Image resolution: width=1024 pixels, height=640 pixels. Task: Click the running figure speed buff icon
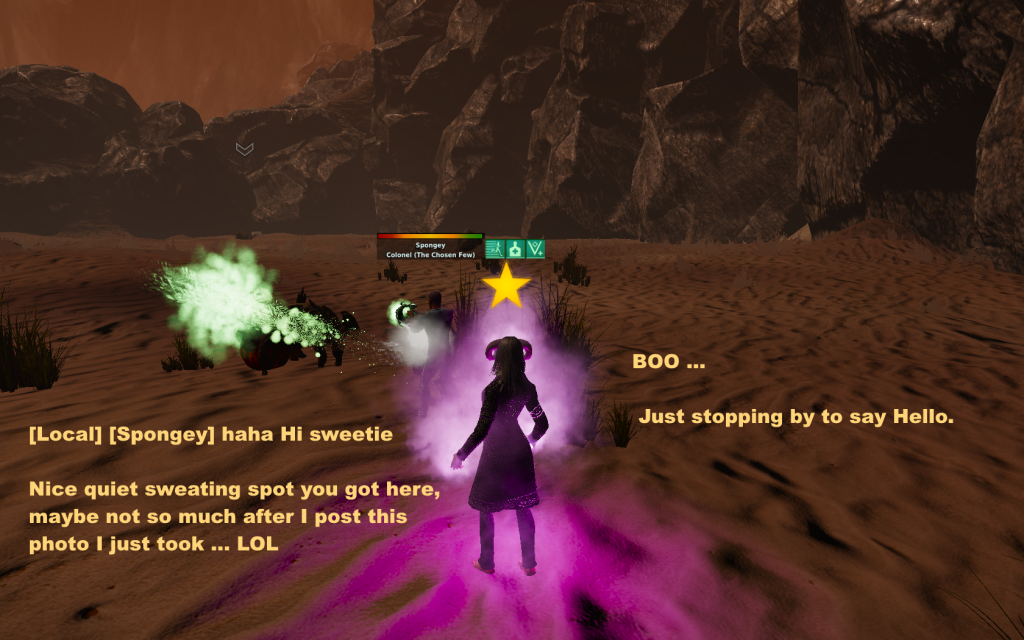494,249
